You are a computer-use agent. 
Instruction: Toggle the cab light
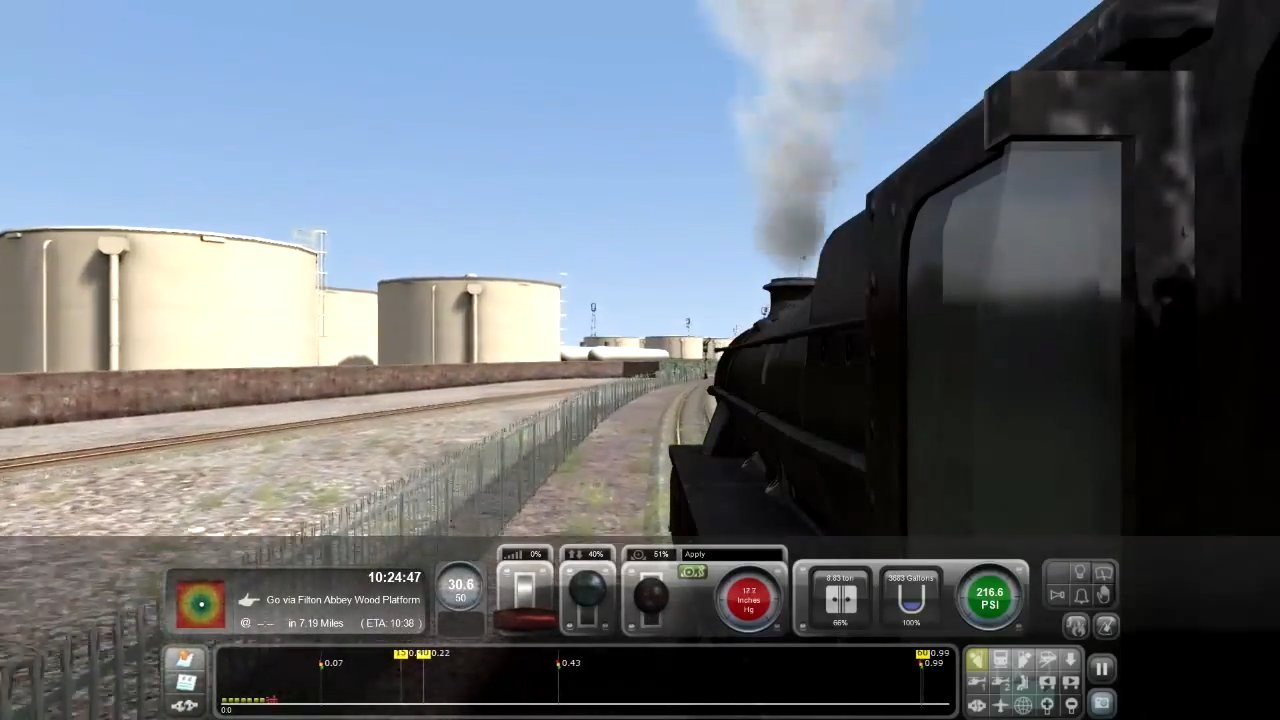coord(1081,570)
